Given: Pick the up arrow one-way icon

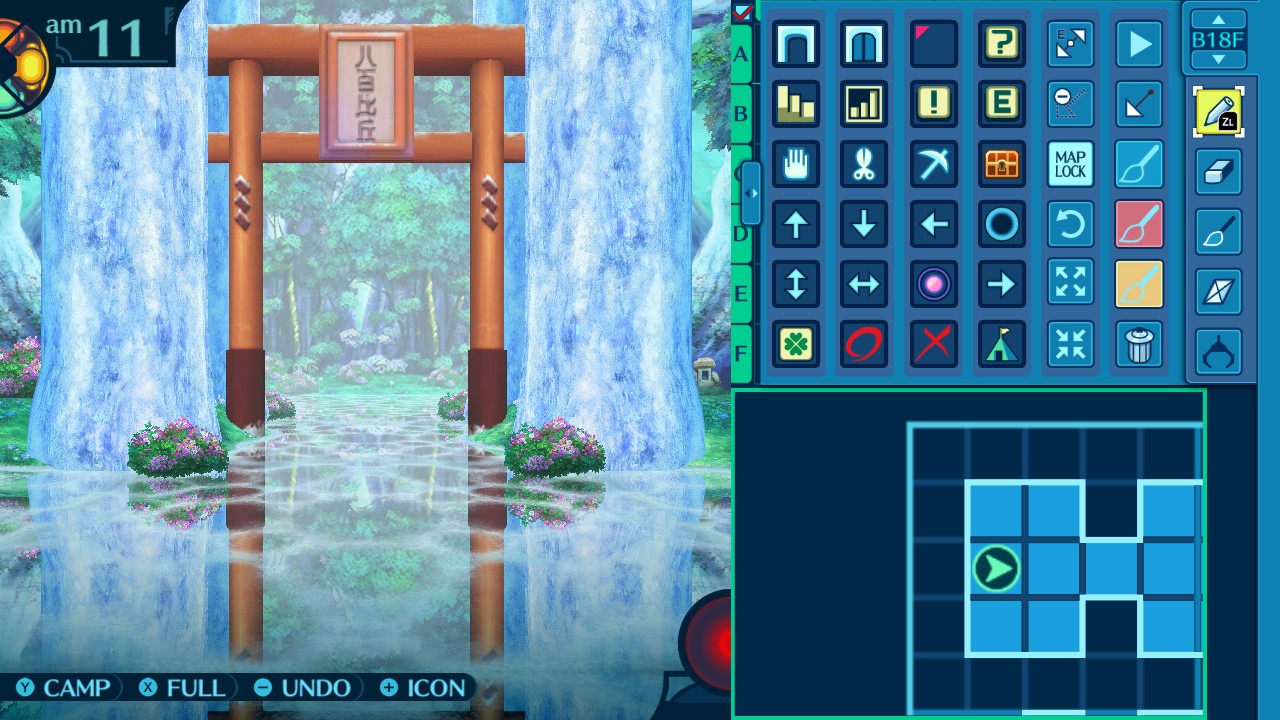Looking at the screenshot, I should point(796,224).
